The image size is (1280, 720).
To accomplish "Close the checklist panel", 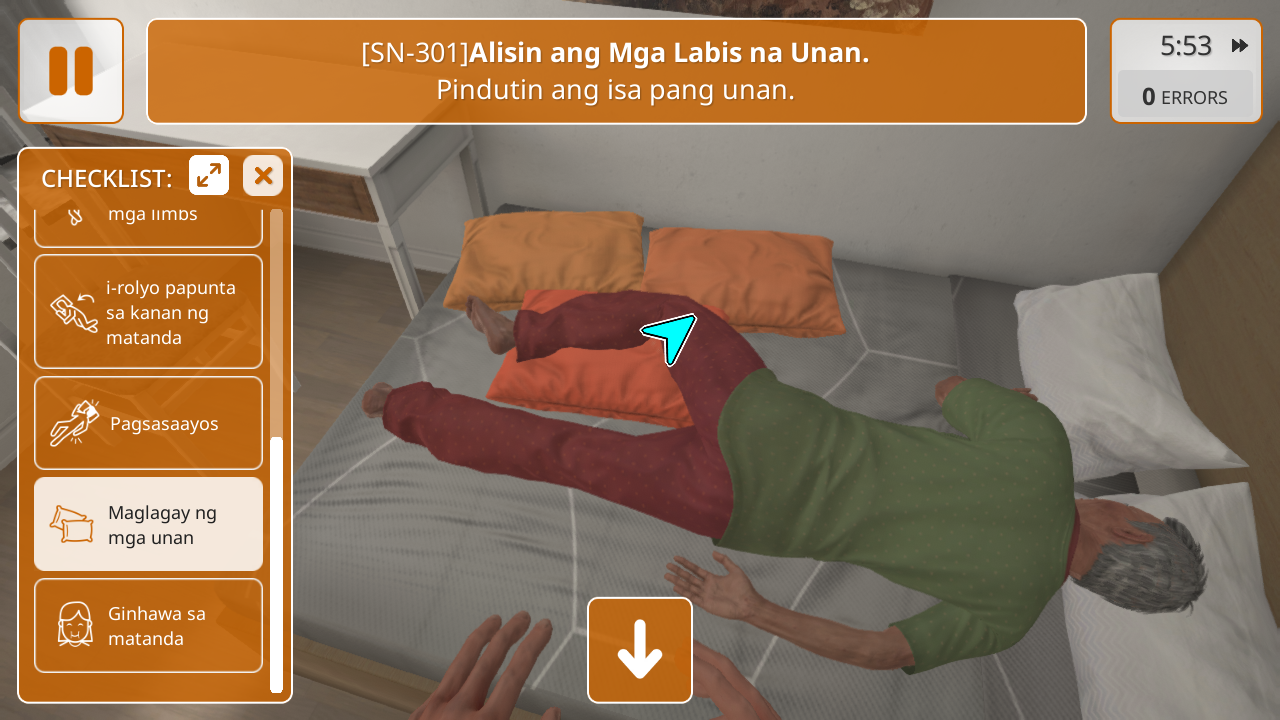I will [x=263, y=176].
